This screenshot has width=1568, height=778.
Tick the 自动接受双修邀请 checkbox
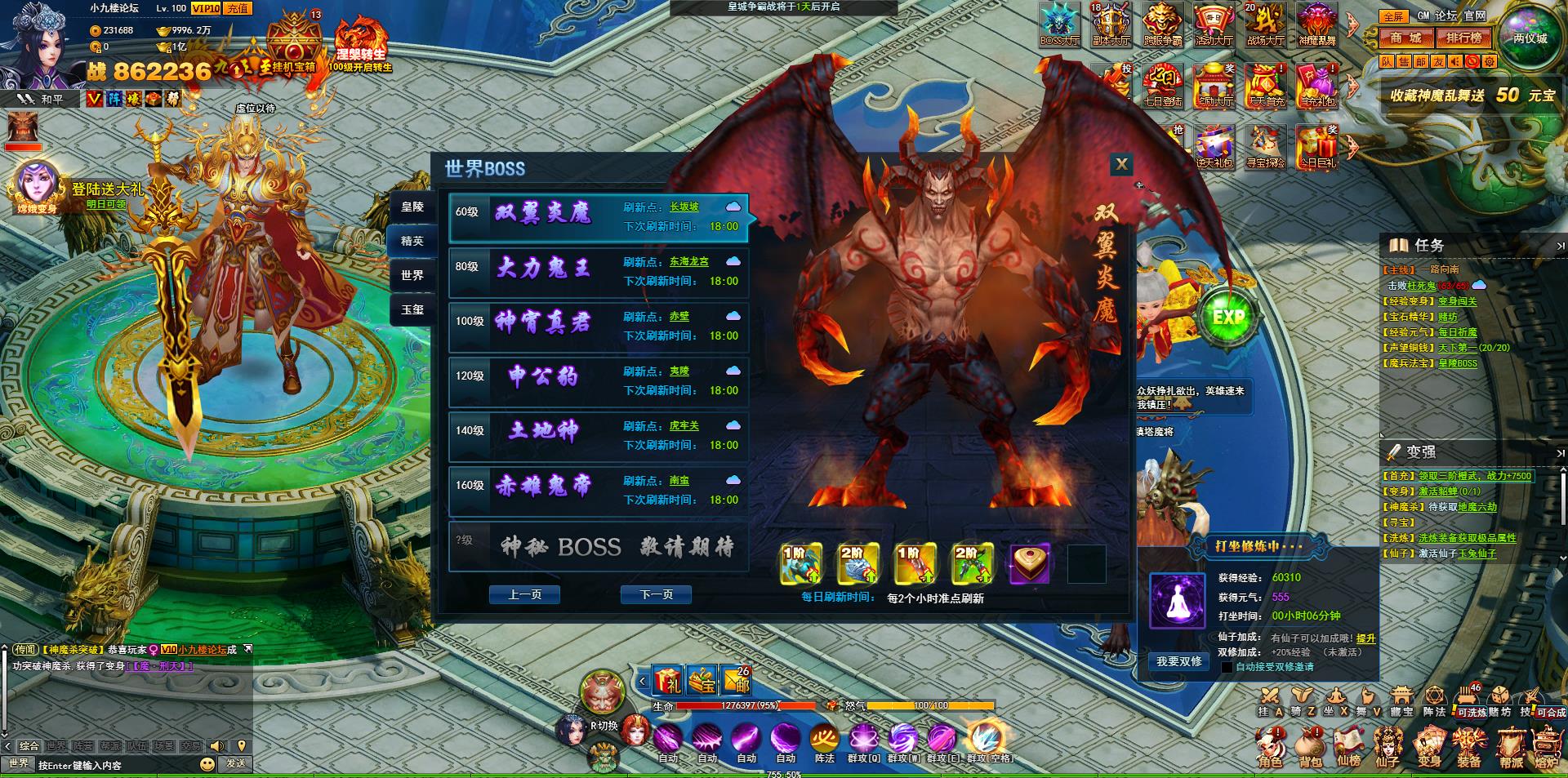tap(1227, 667)
